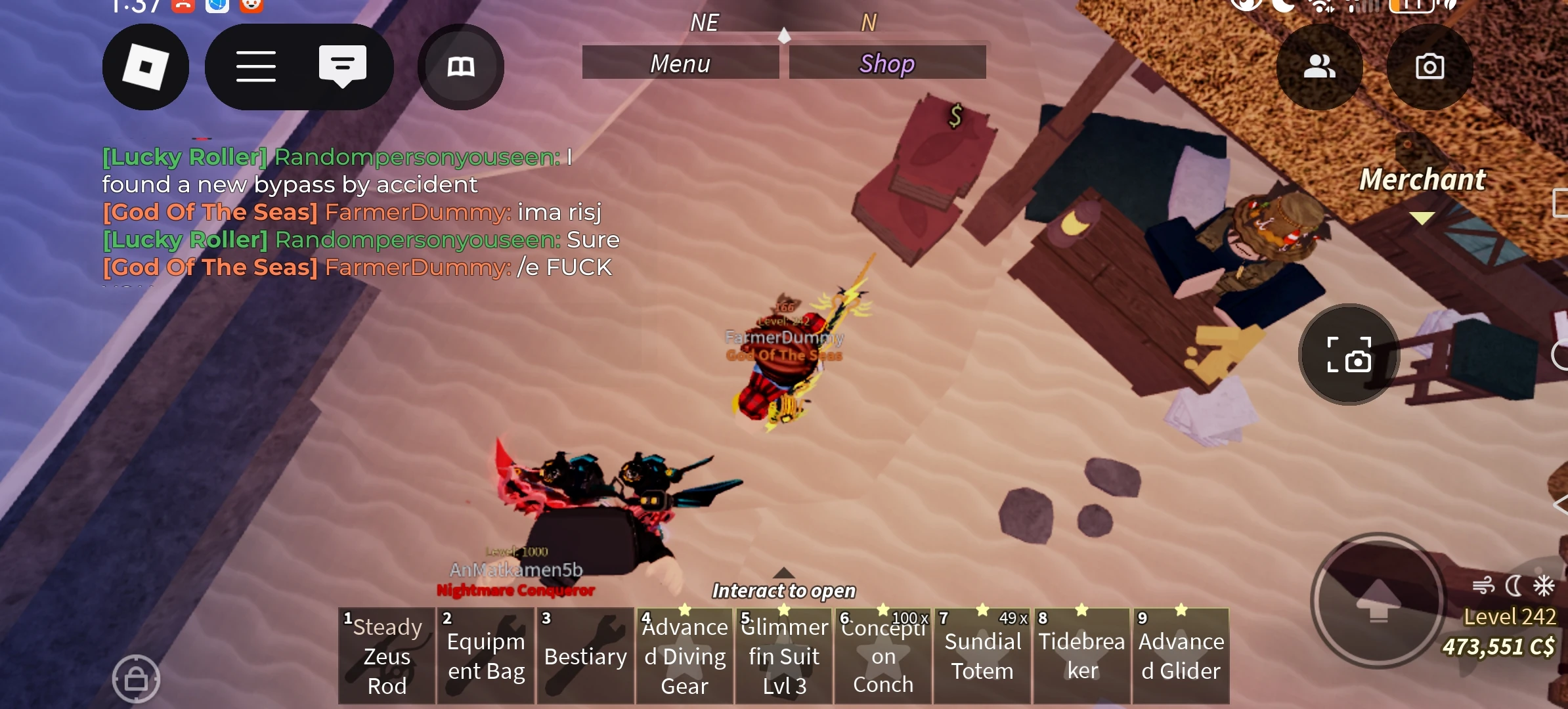Click the yellow arrow under Merchant
The height and width of the screenshot is (709, 1568).
(x=1422, y=217)
